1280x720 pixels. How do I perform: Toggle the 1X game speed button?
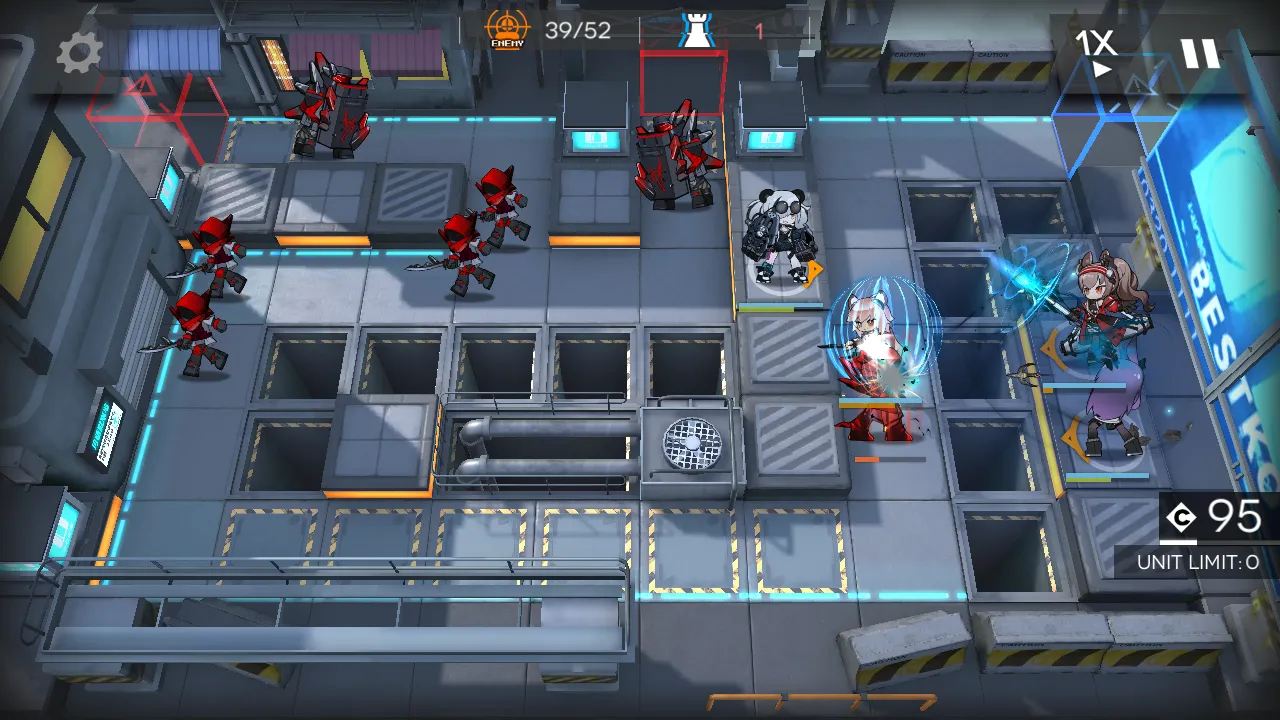pyautogui.click(x=1097, y=52)
